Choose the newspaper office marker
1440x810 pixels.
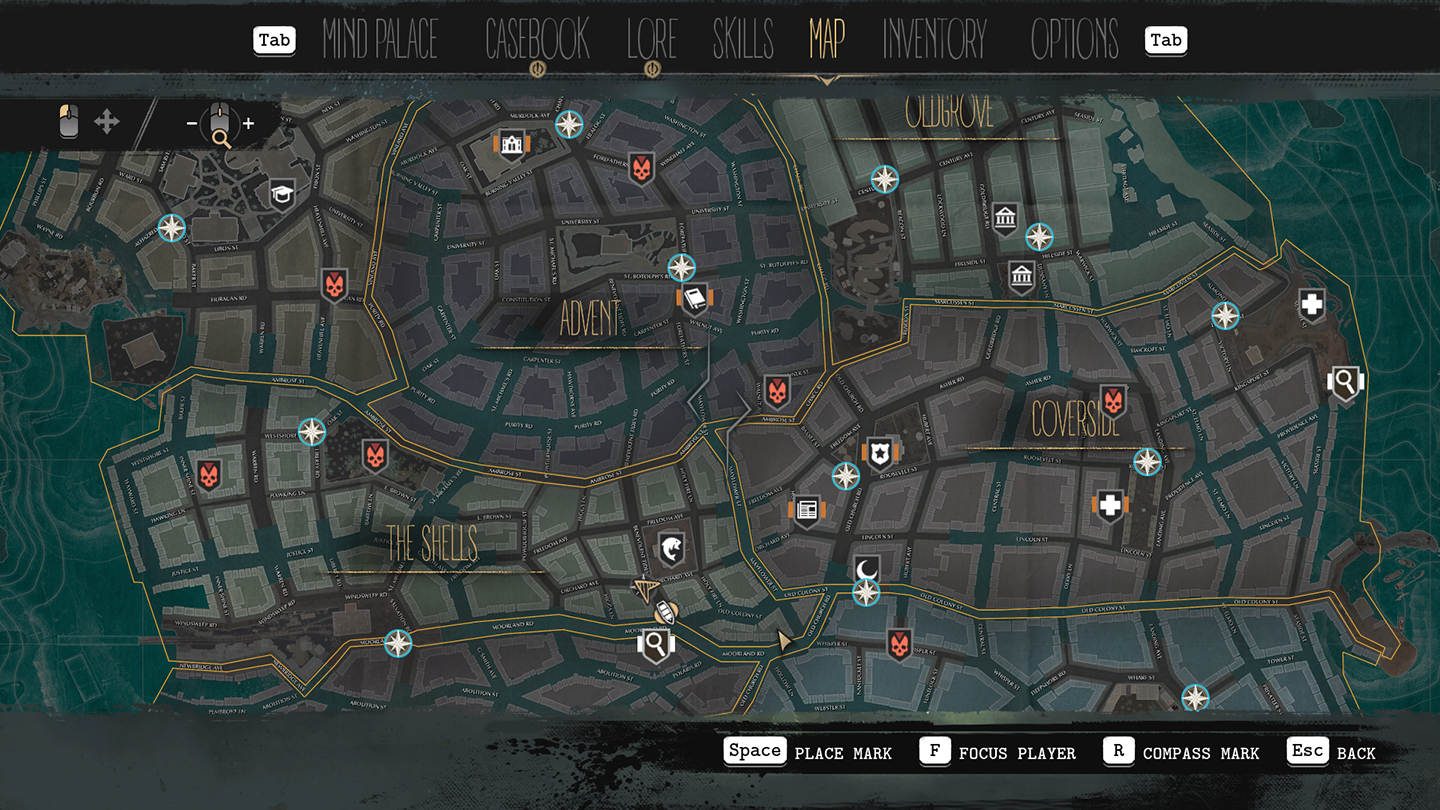pyautogui.click(x=806, y=510)
